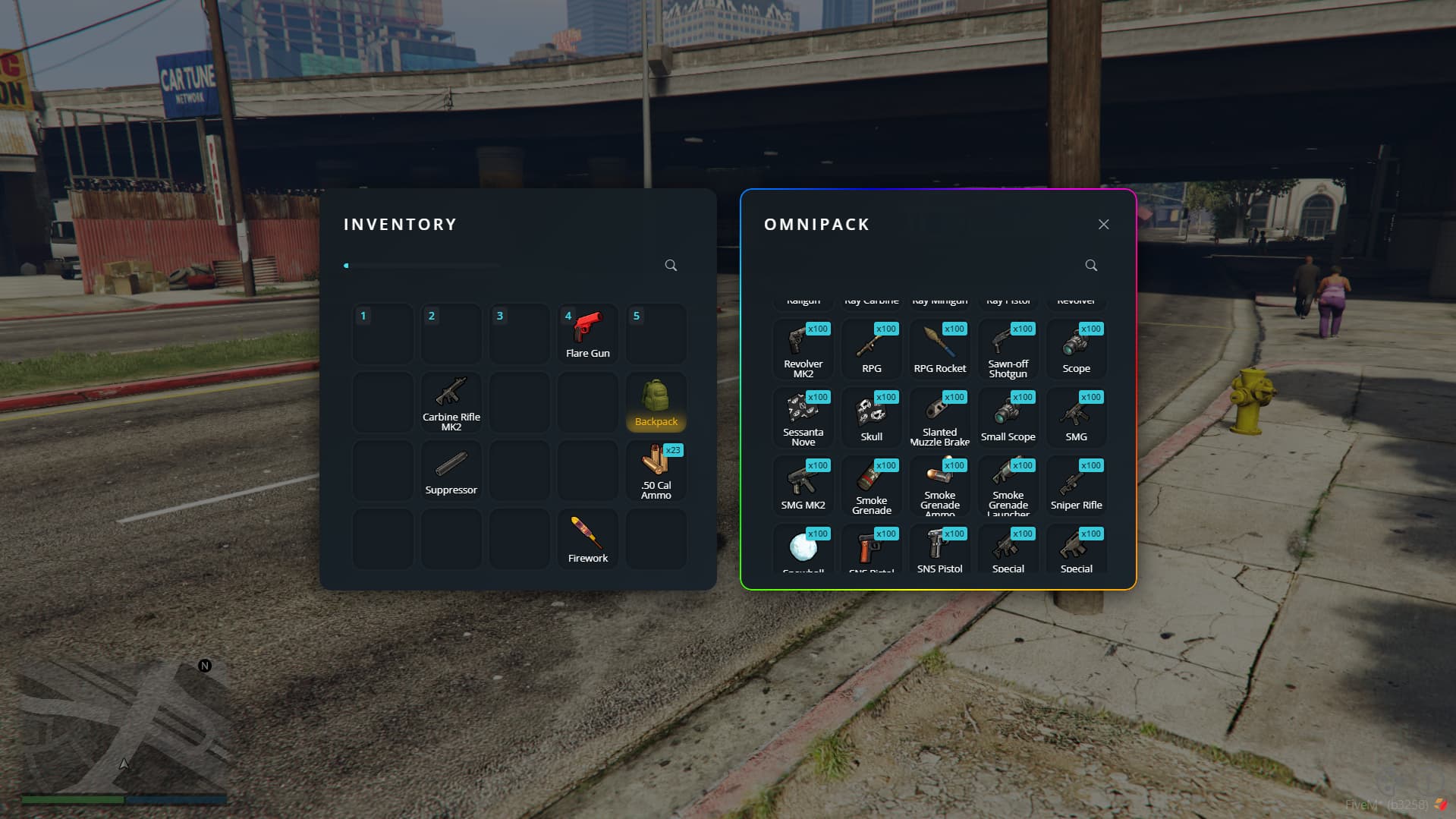This screenshot has height=819, width=1456.
Task: Select the Skull item
Action: pyautogui.click(x=871, y=417)
